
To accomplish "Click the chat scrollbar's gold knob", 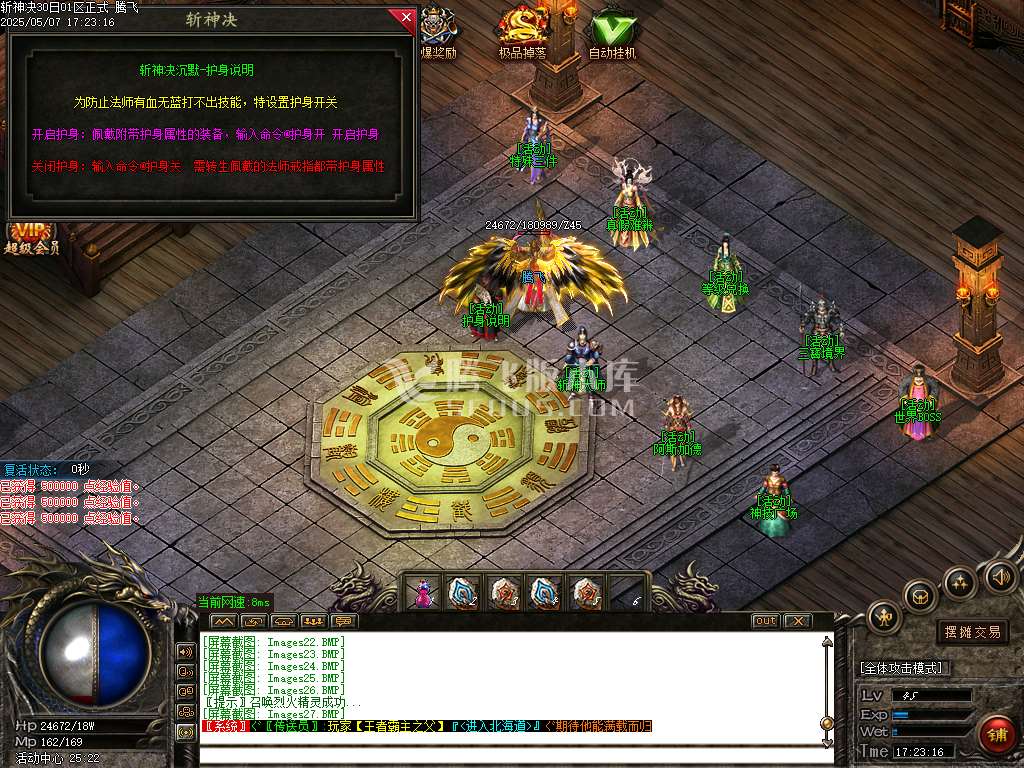I will click(826, 723).
